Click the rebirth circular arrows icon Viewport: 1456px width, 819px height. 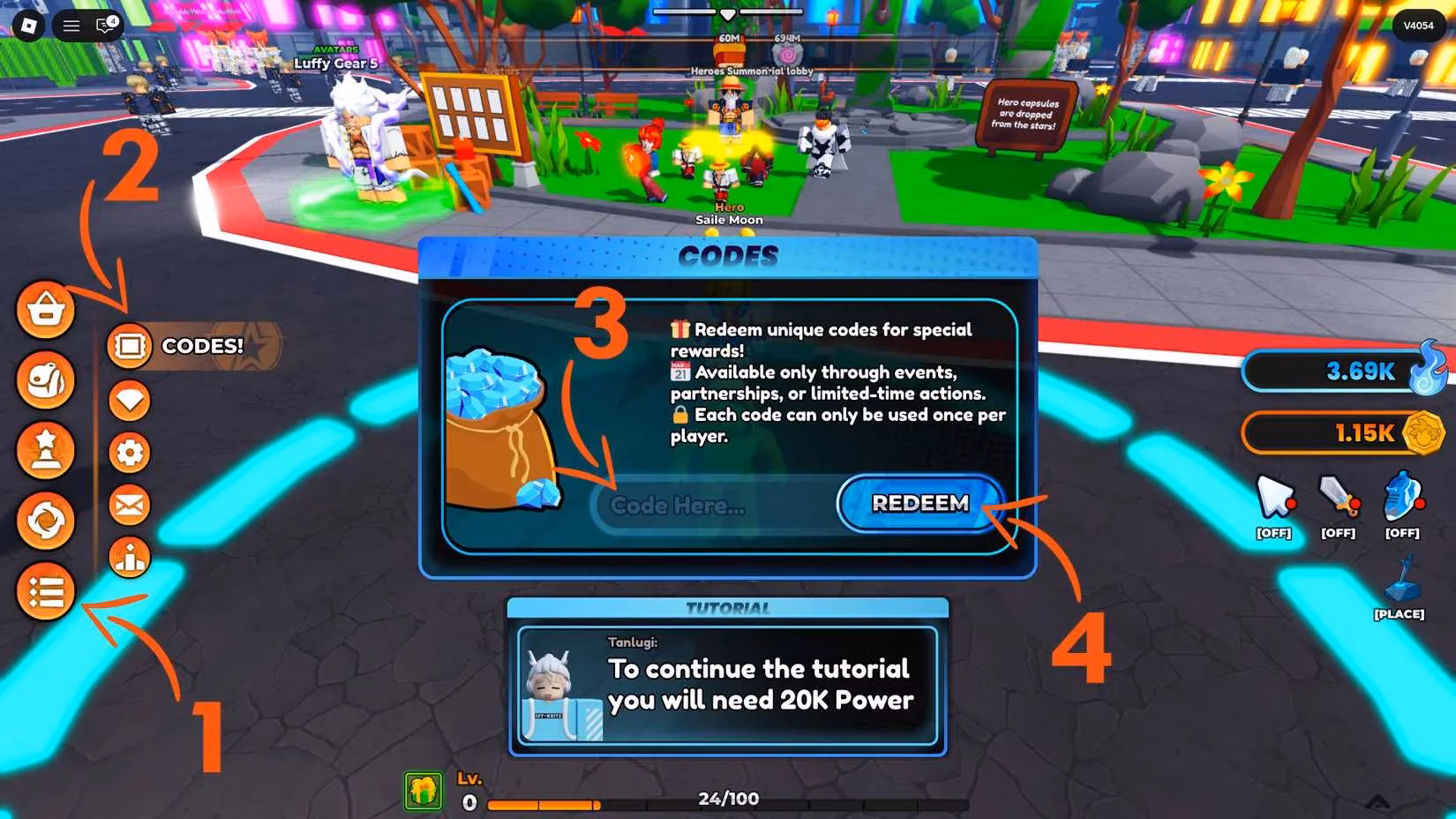tap(44, 522)
